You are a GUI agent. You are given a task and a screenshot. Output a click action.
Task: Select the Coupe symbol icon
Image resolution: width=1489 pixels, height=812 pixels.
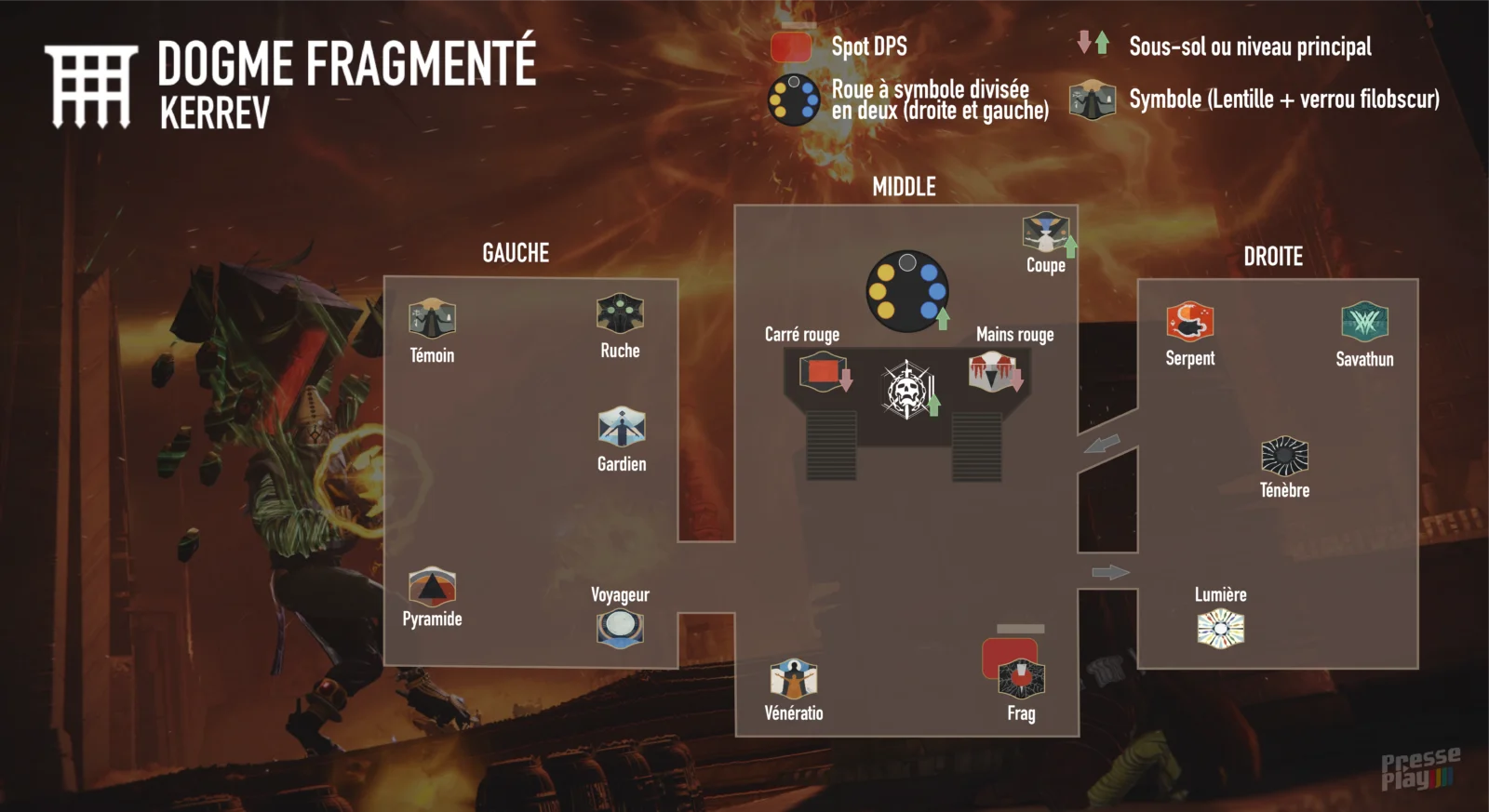1045,233
